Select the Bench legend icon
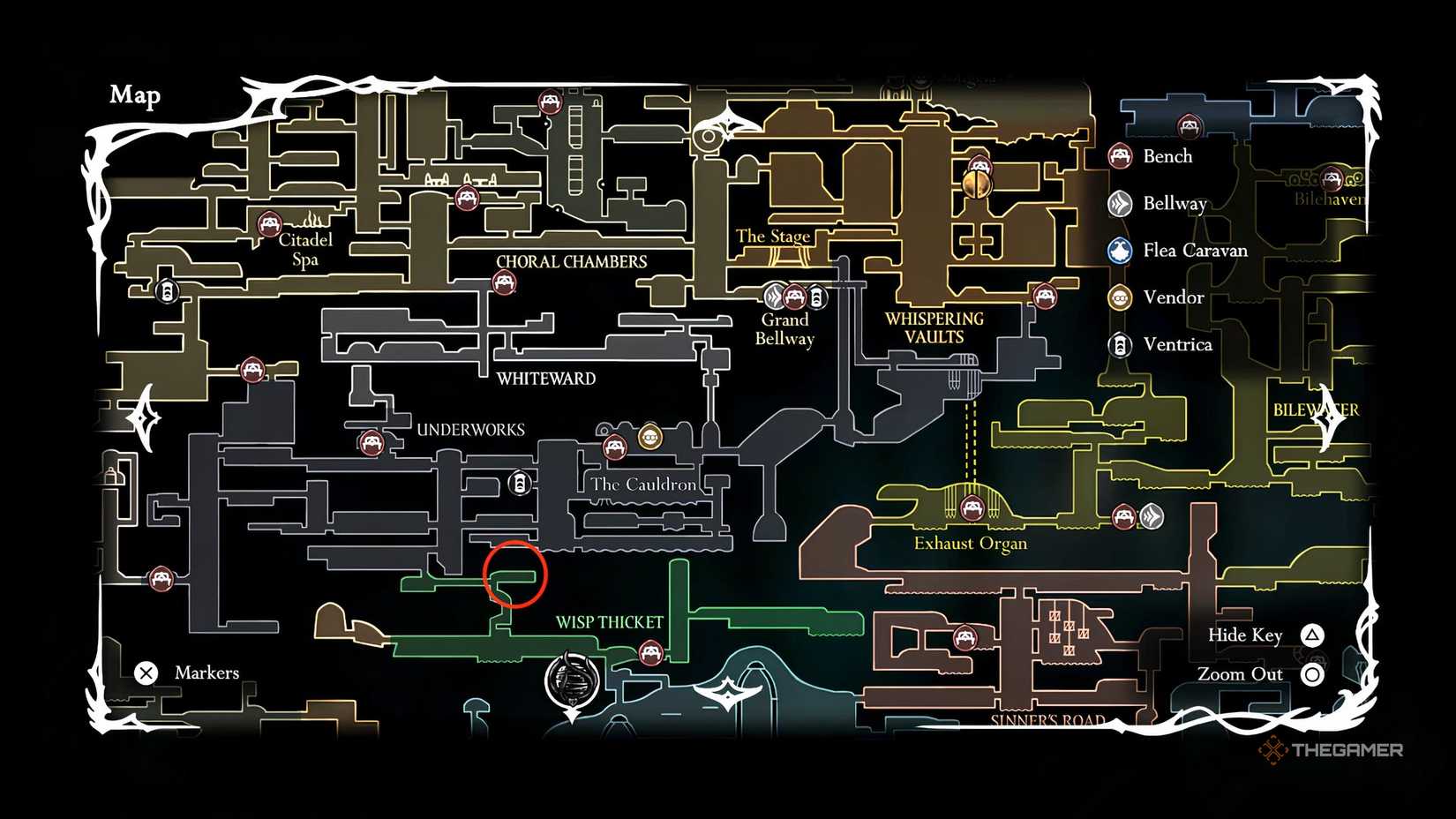Image resolution: width=1456 pixels, height=819 pixels. click(1121, 156)
